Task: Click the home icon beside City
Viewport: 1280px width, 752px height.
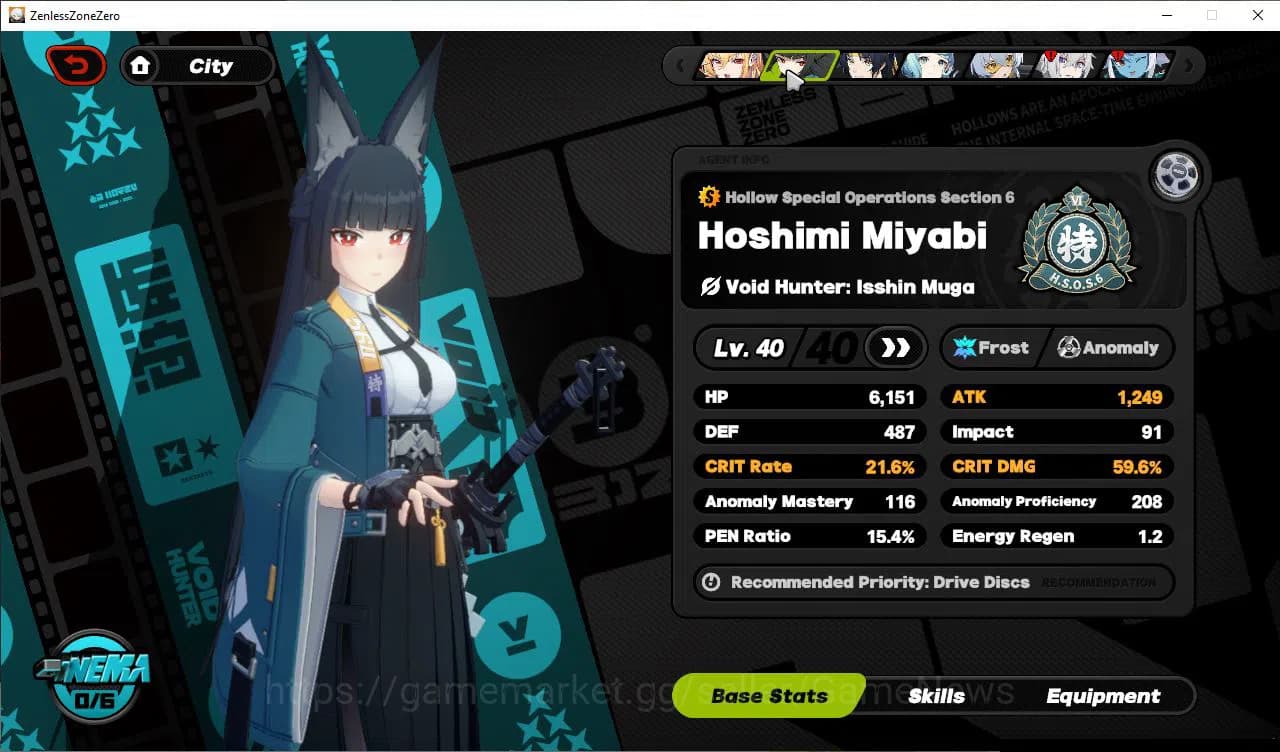Action: (141, 65)
